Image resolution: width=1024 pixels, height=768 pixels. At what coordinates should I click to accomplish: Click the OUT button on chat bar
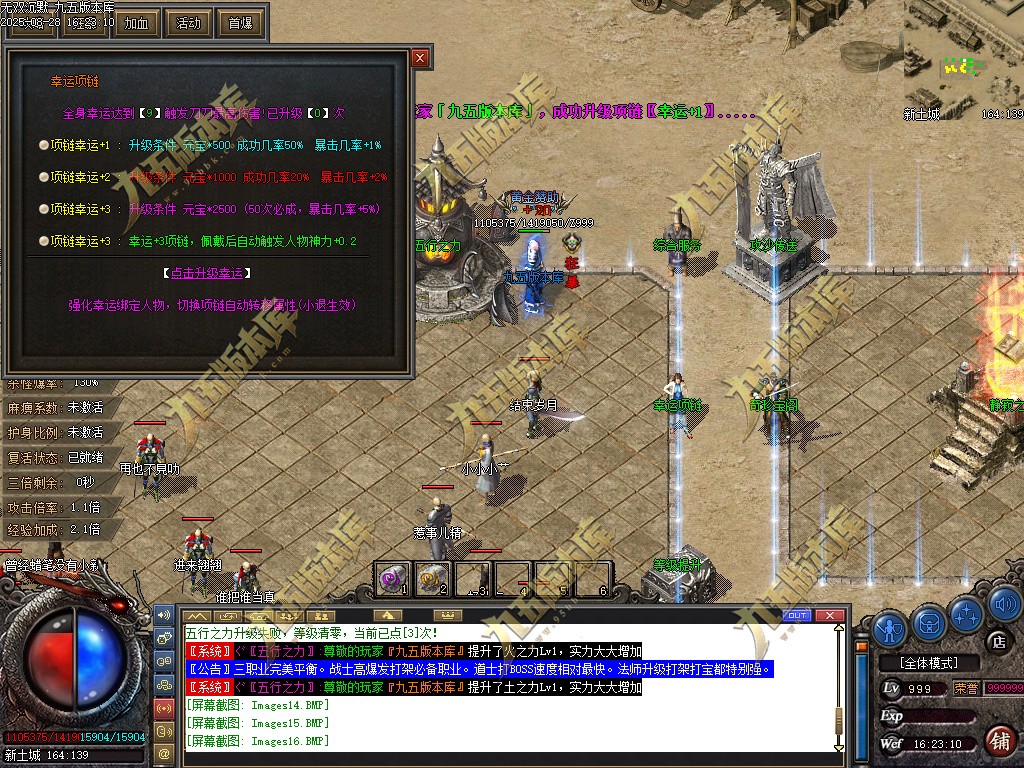(797, 615)
